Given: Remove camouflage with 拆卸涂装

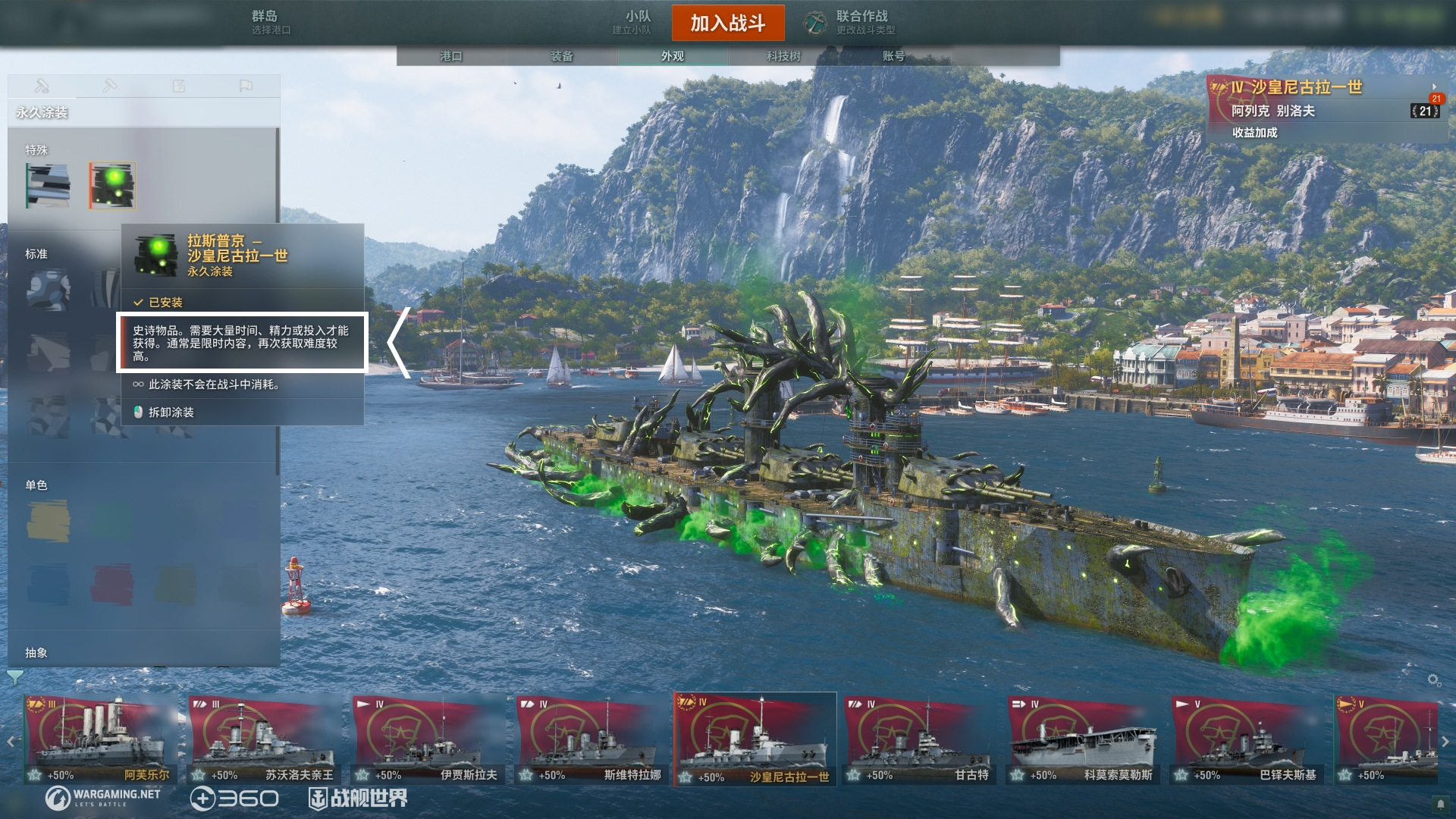Looking at the screenshot, I should pyautogui.click(x=171, y=413).
